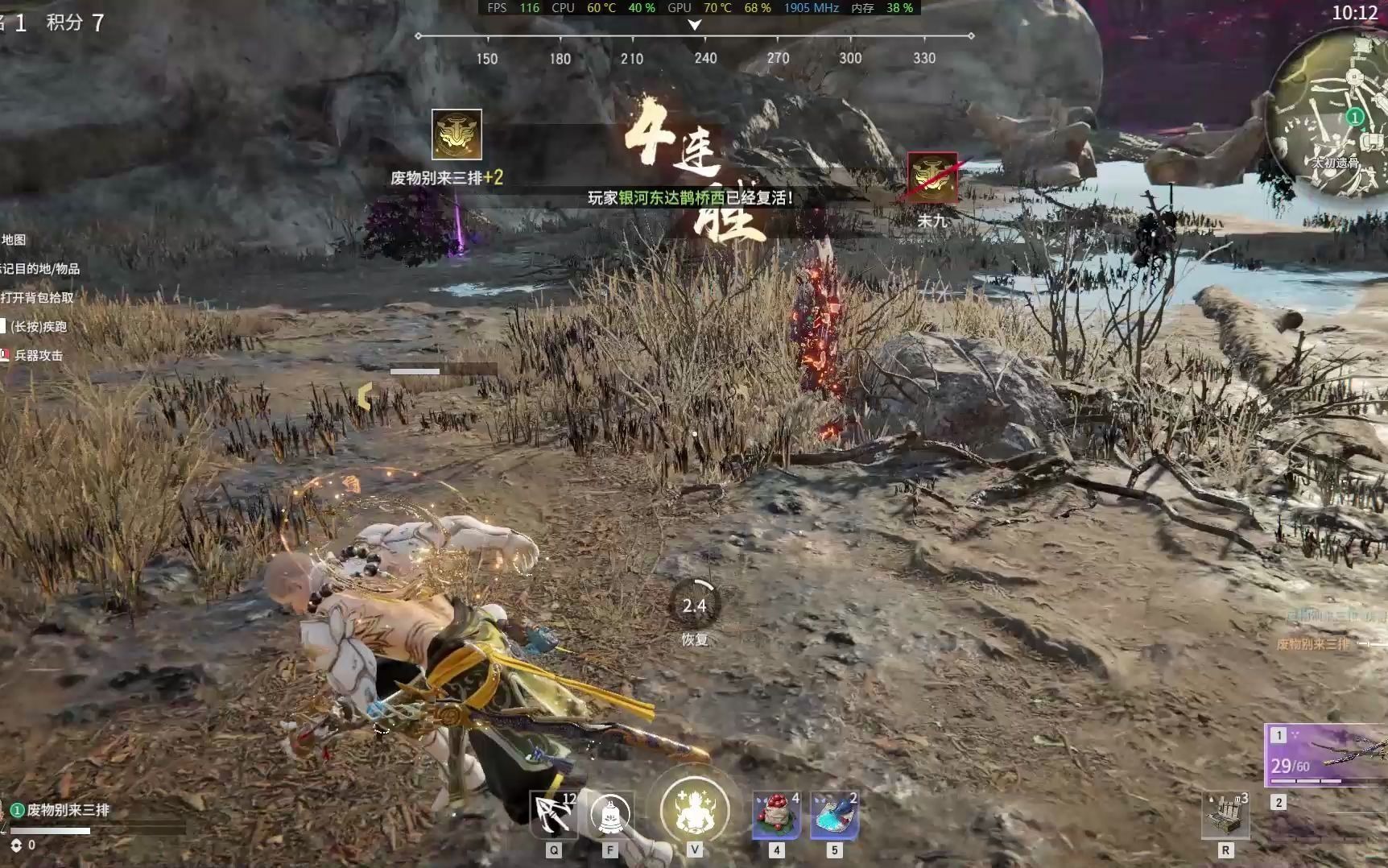This screenshot has width=1388, height=868.
Task: Select the crossed-out 未九 emblem
Action: coord(932,176)
